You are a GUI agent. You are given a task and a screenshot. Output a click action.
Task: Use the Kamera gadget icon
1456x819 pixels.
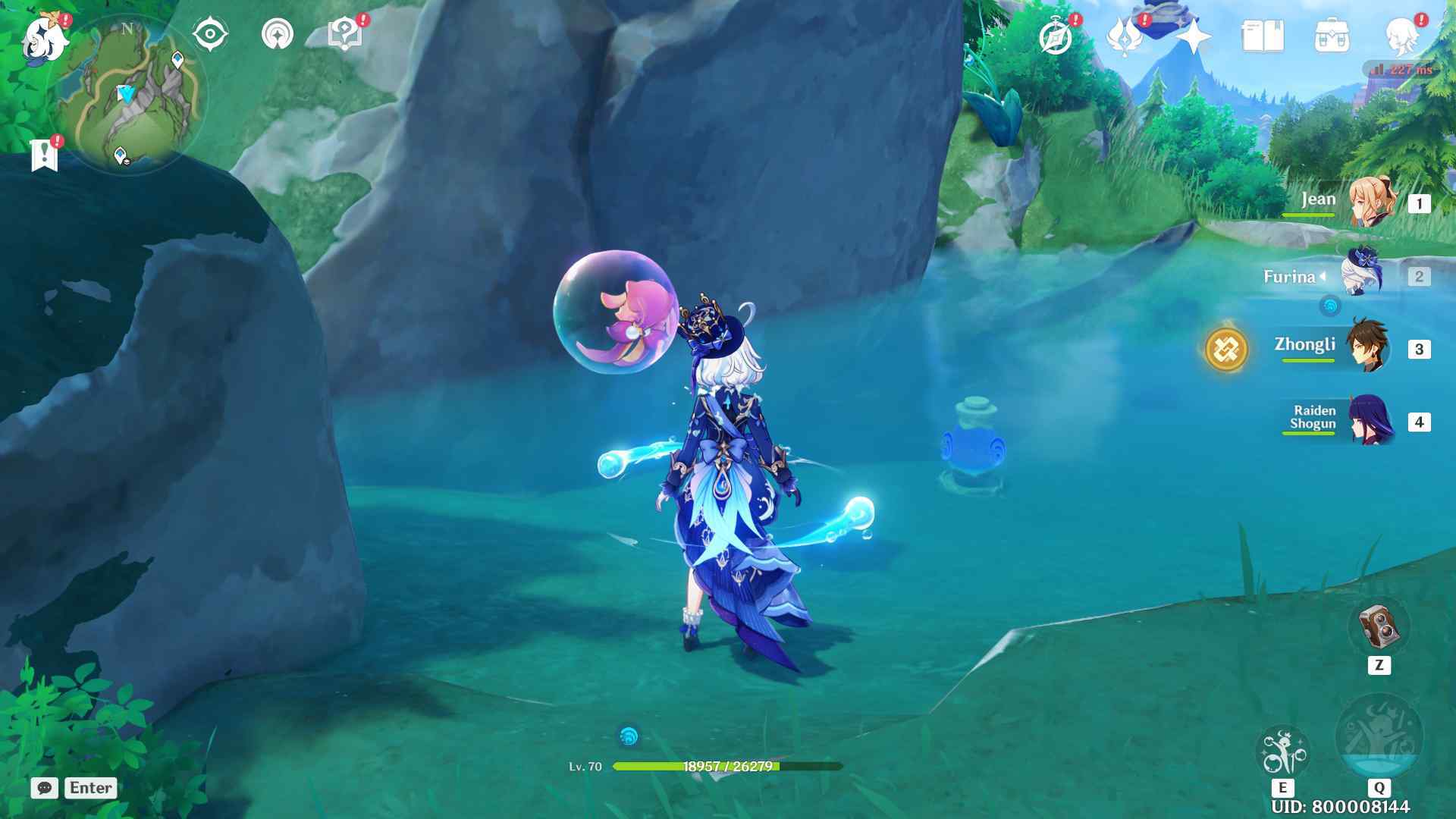tap(1379, 626)
